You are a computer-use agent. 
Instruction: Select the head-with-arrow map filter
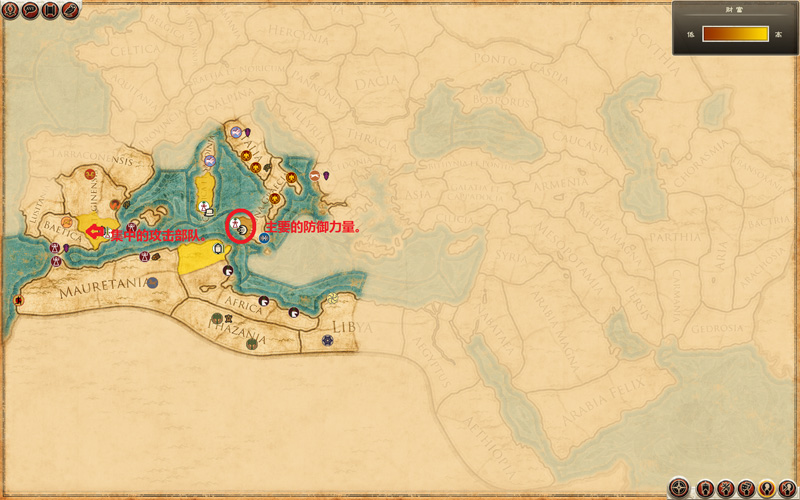(x=787, y=488)
